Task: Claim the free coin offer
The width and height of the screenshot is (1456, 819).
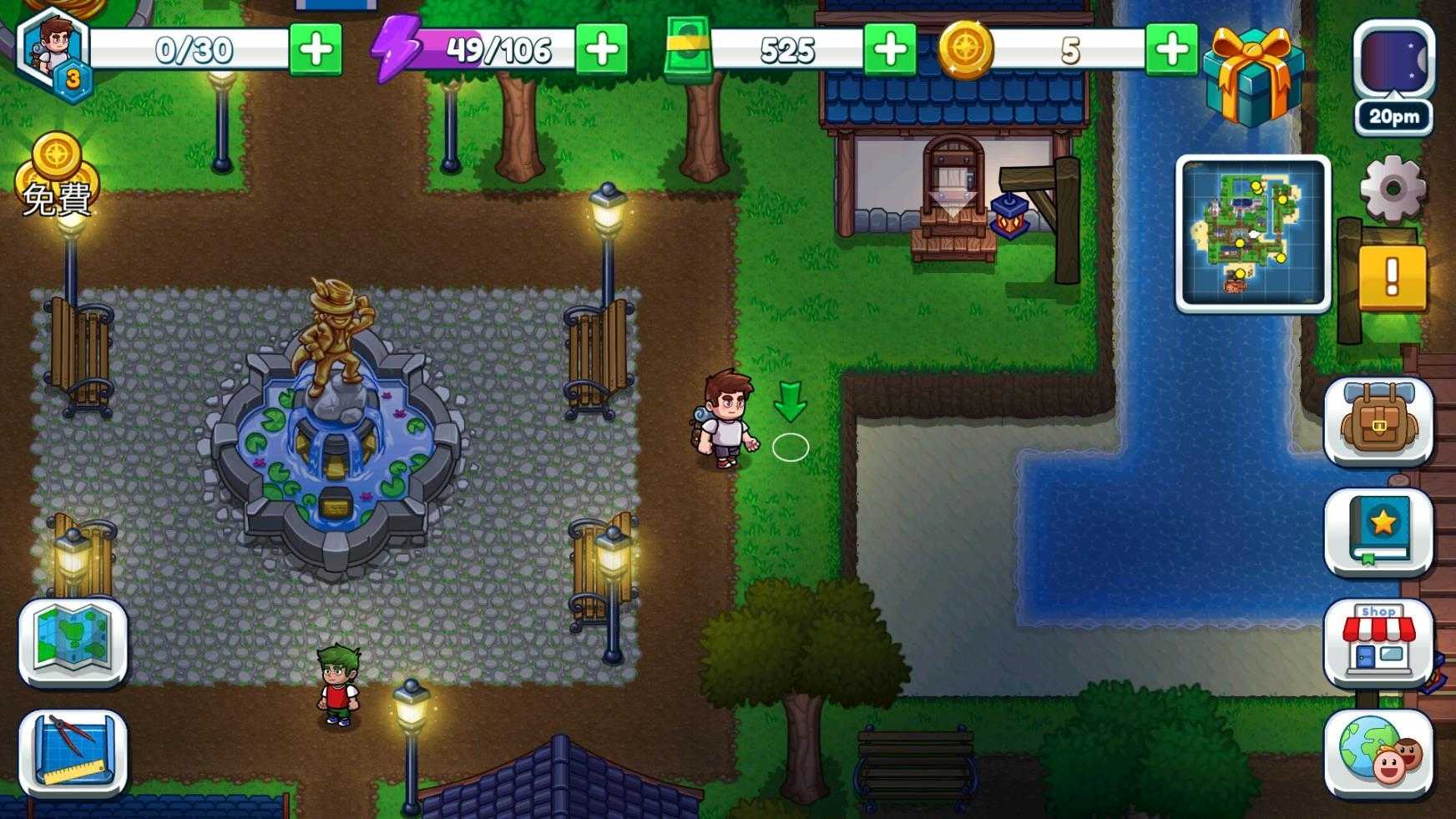Action: pos(57,177)
